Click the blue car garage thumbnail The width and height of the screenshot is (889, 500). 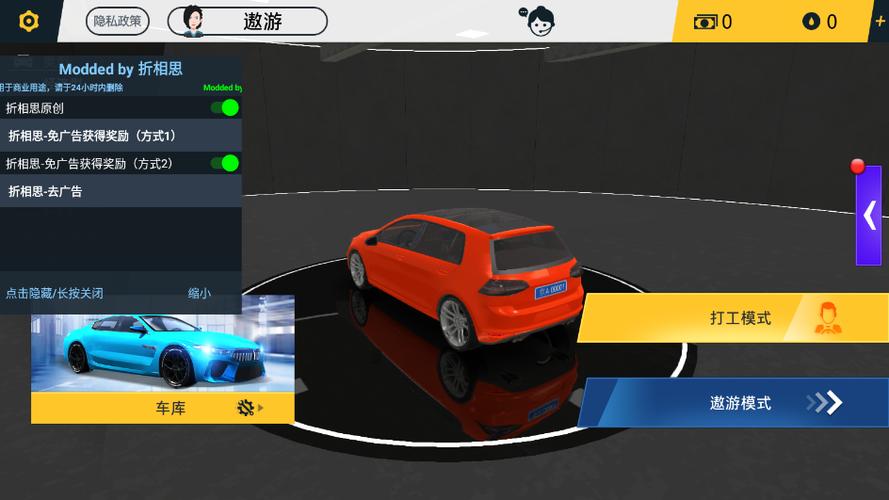click(x=163, y=343)
